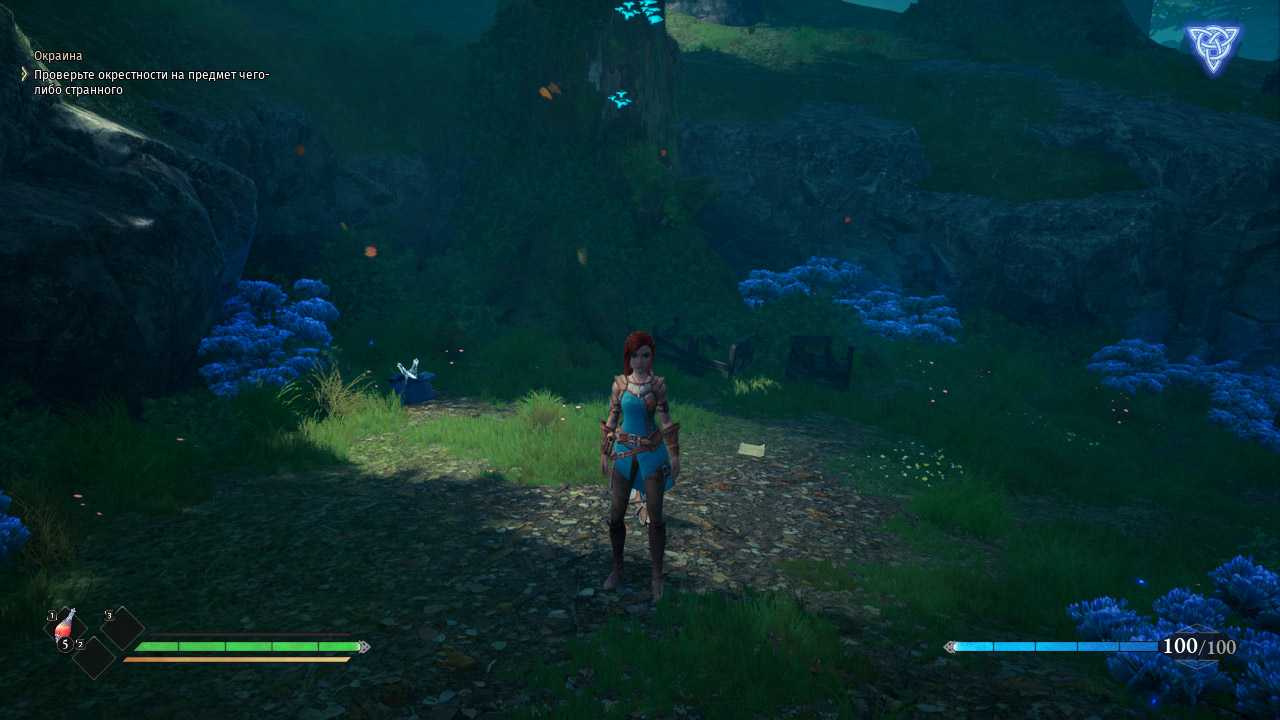Activate the glowing triquetra emblem icon
The height and width of the screenshot is (720, 1280).
click(x=1212, y=49)
